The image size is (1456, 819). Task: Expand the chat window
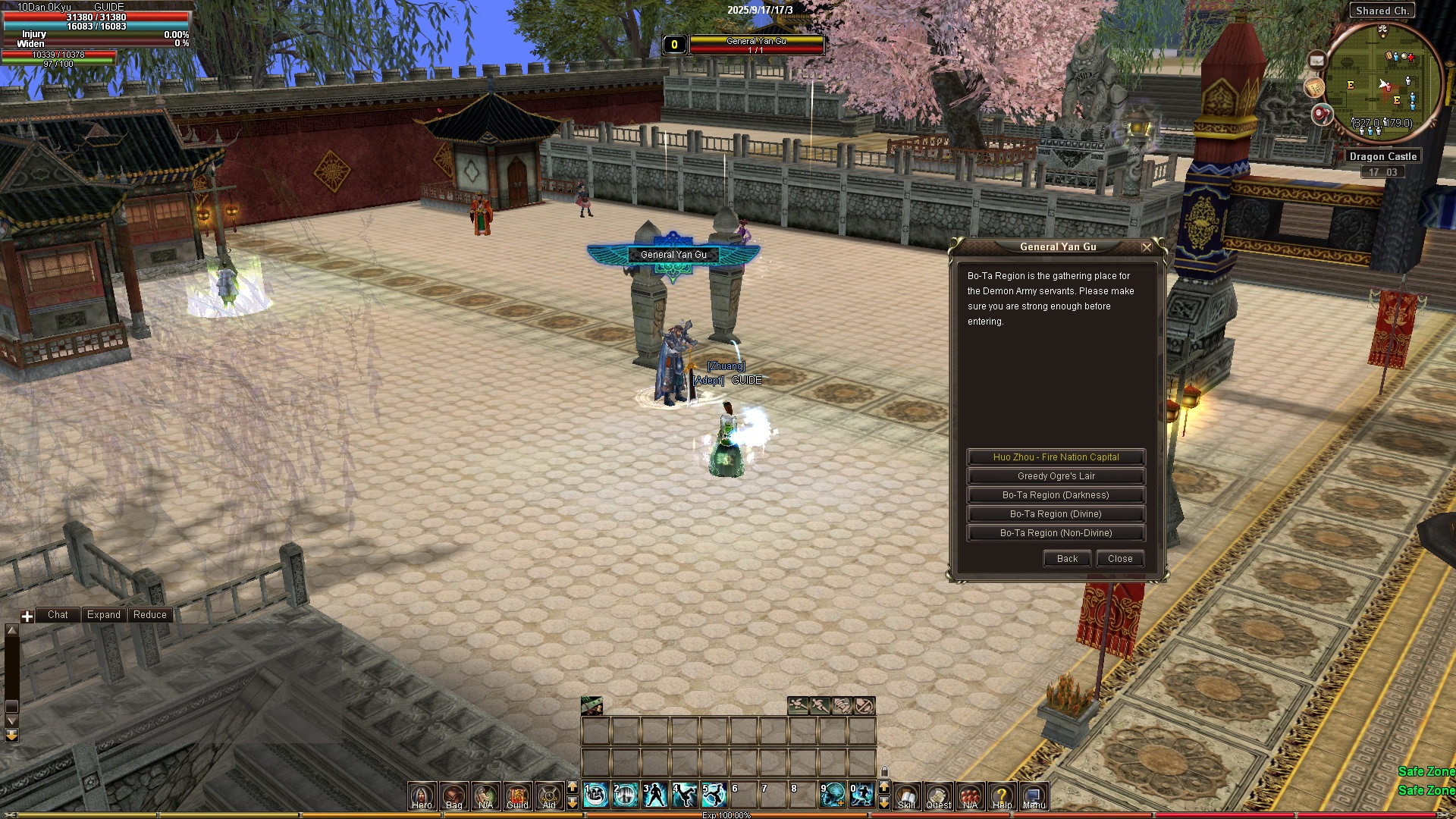point(104,615)
